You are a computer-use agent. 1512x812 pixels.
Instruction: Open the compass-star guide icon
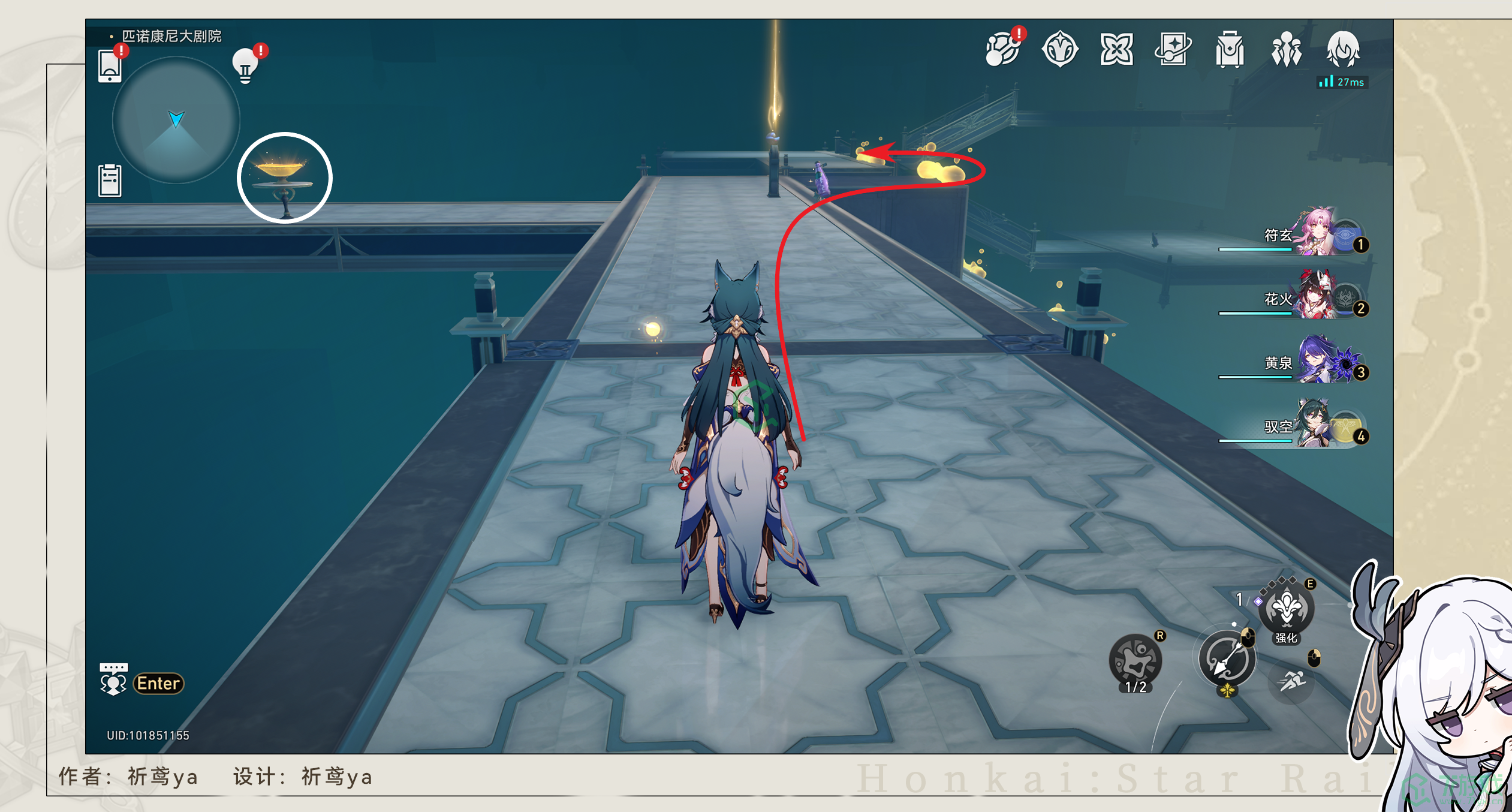pyautogui.click(x=1059, y=49)
